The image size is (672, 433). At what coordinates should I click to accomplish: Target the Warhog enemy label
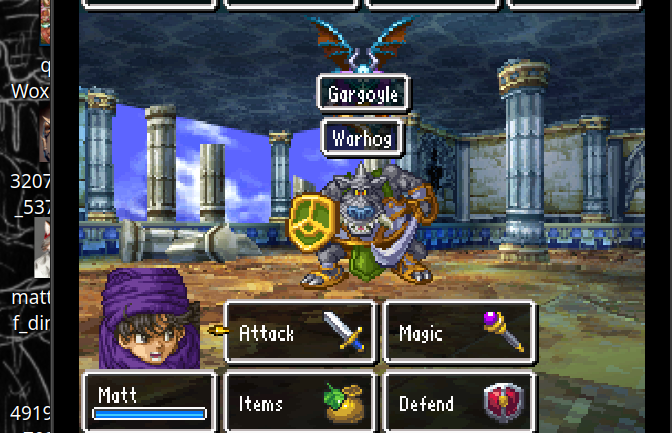[362, 137]
